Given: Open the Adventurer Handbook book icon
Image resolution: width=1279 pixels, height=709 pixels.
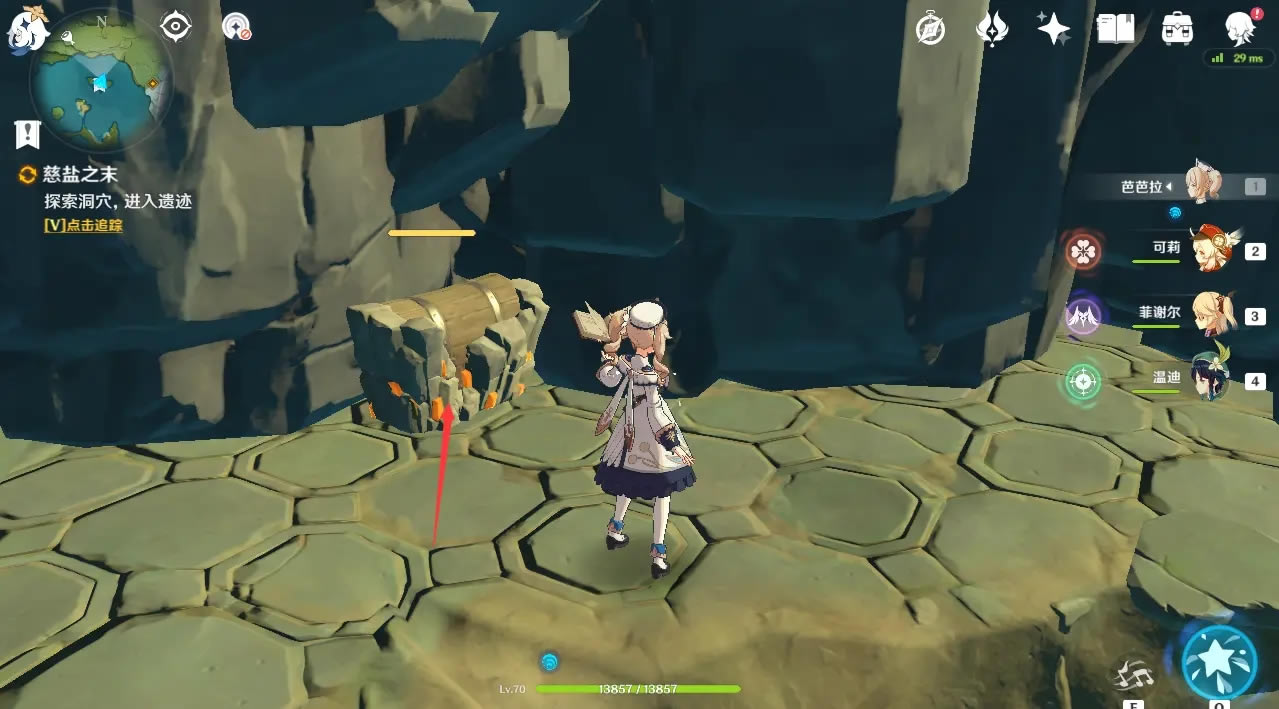Looking at the screenshot, I should click(x=1115, y=29).
